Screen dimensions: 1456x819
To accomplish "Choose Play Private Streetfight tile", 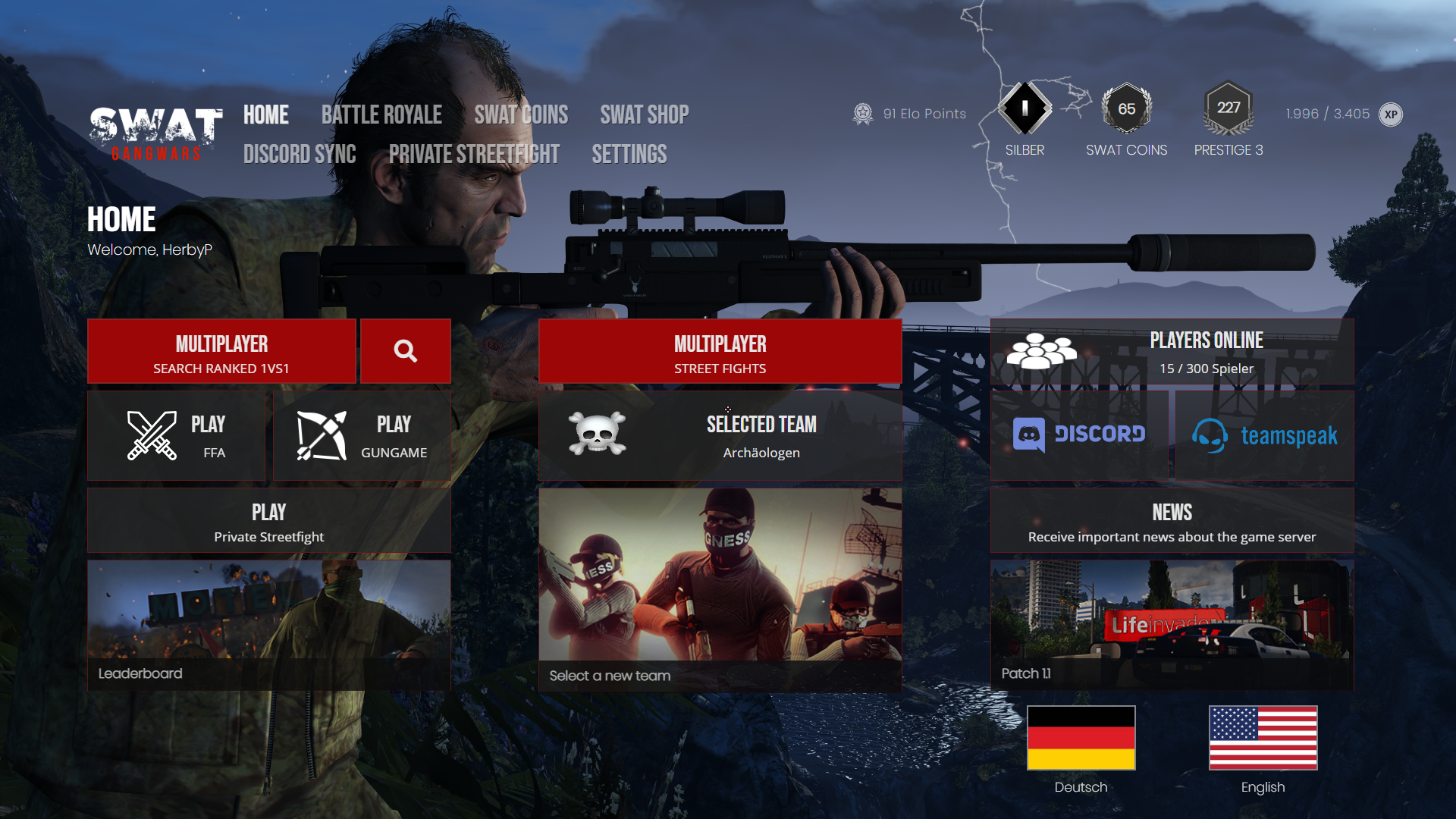I will (x=268, y=521).
